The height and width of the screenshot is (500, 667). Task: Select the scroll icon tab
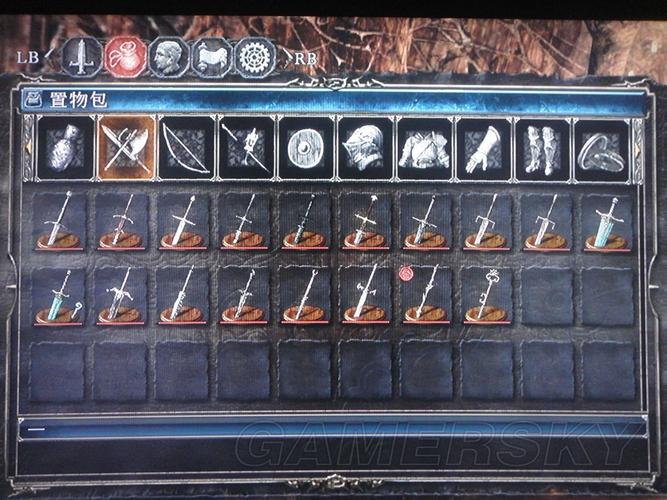(x=211, y=57)
